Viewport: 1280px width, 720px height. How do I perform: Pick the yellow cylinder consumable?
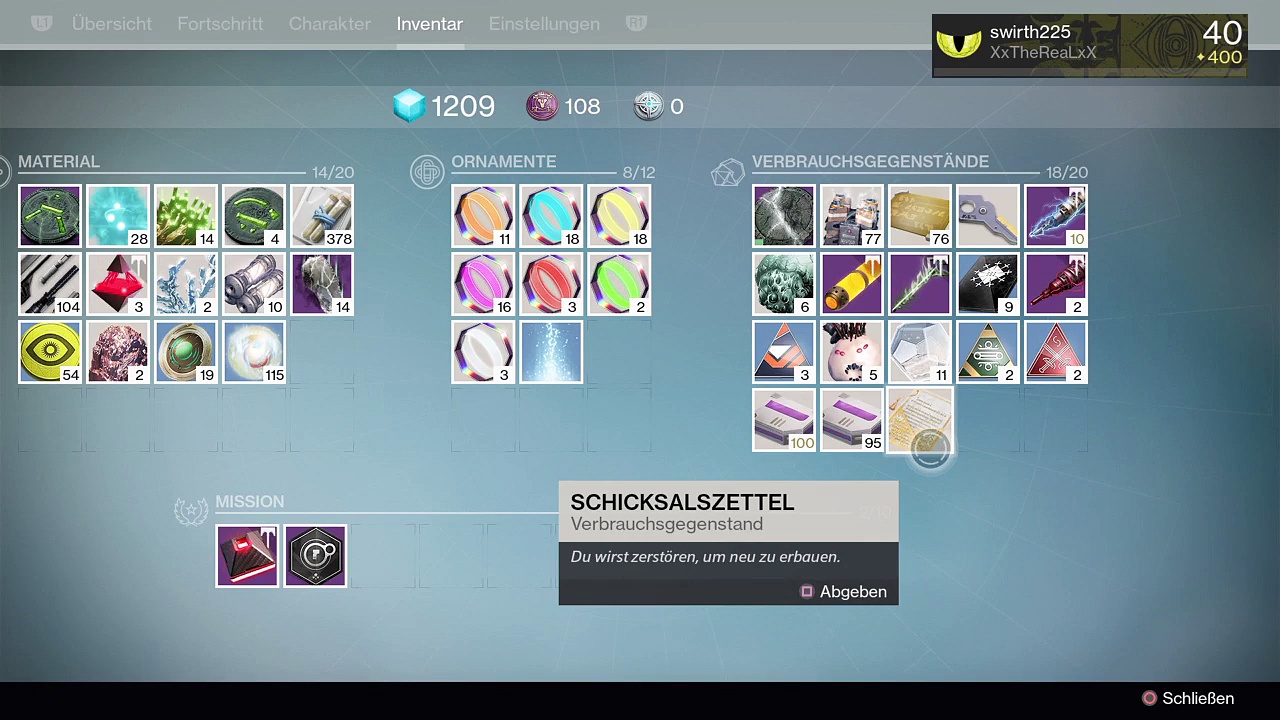point(852,284)
